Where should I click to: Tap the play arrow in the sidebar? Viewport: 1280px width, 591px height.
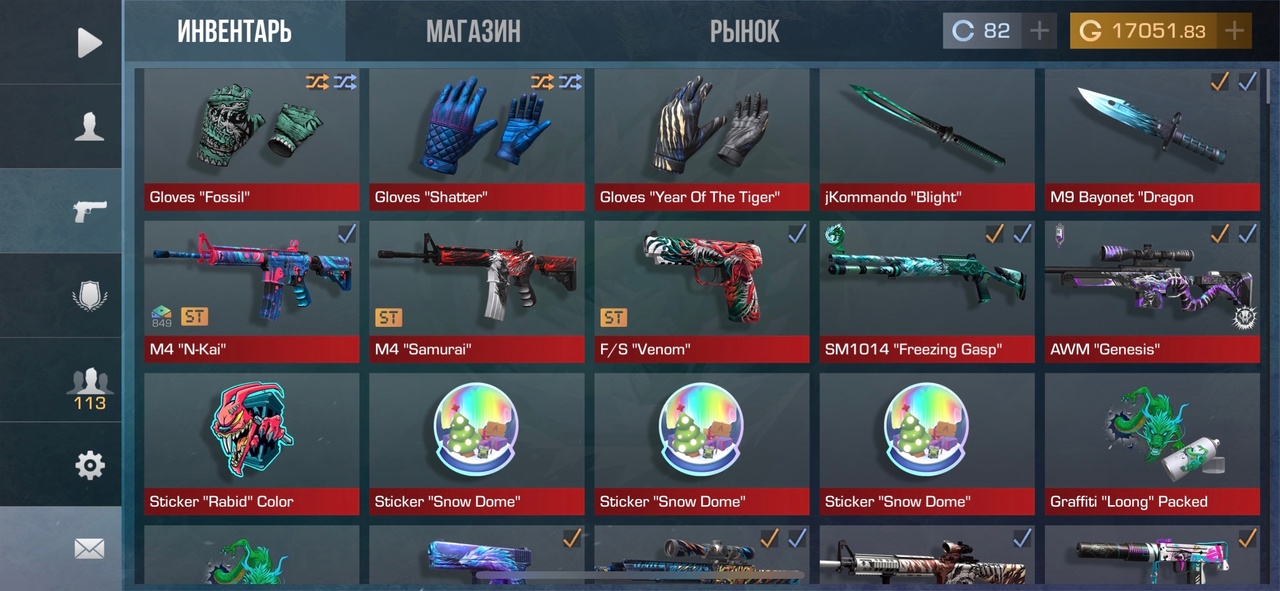pyautogui.click(x=89, y=43)
